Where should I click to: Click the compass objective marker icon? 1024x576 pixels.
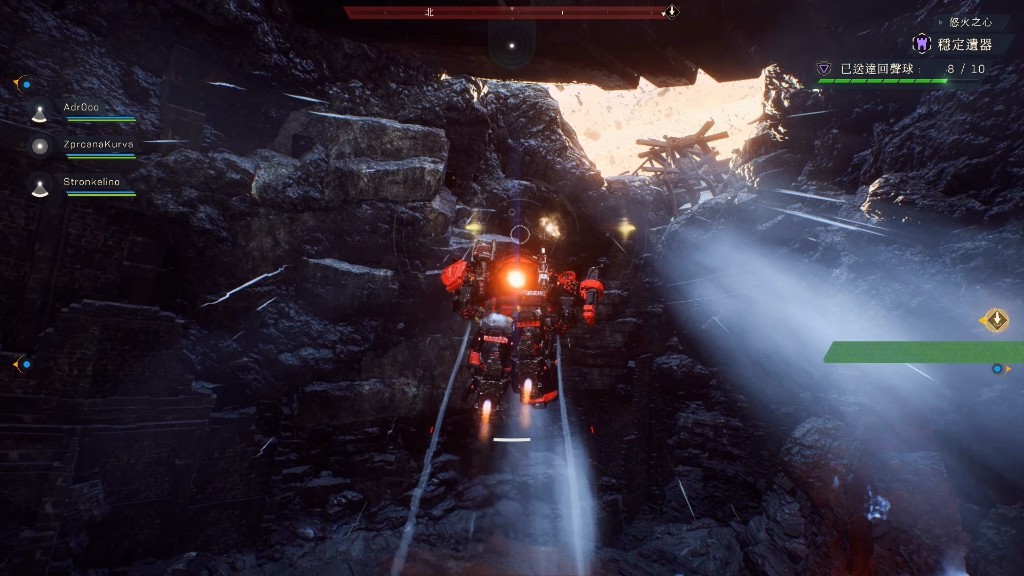click(673, 12)
